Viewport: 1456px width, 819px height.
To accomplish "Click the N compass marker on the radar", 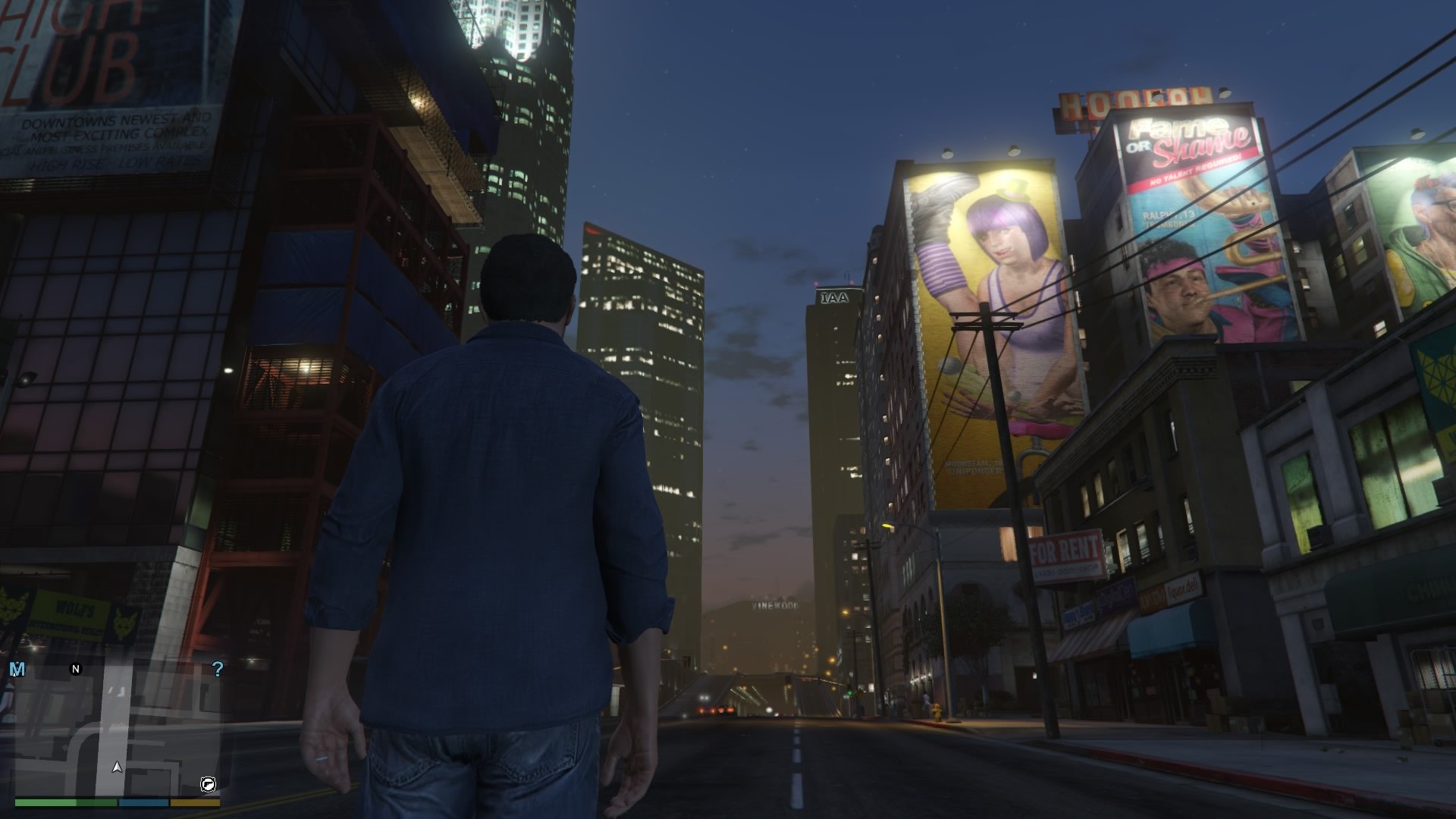I will pos(74,668).
